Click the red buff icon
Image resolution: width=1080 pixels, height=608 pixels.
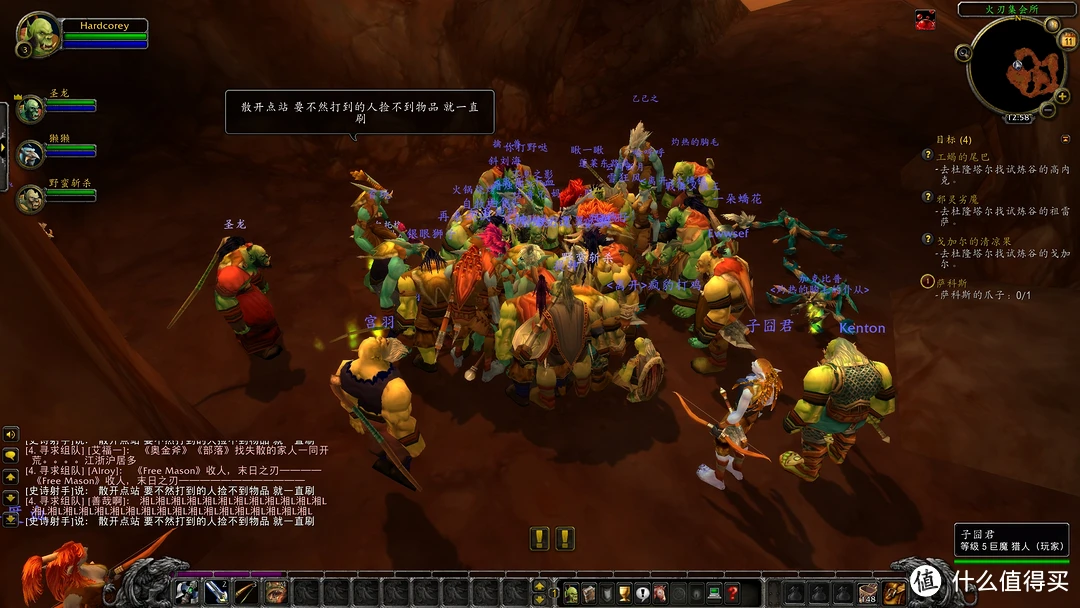tap(925, 19)
